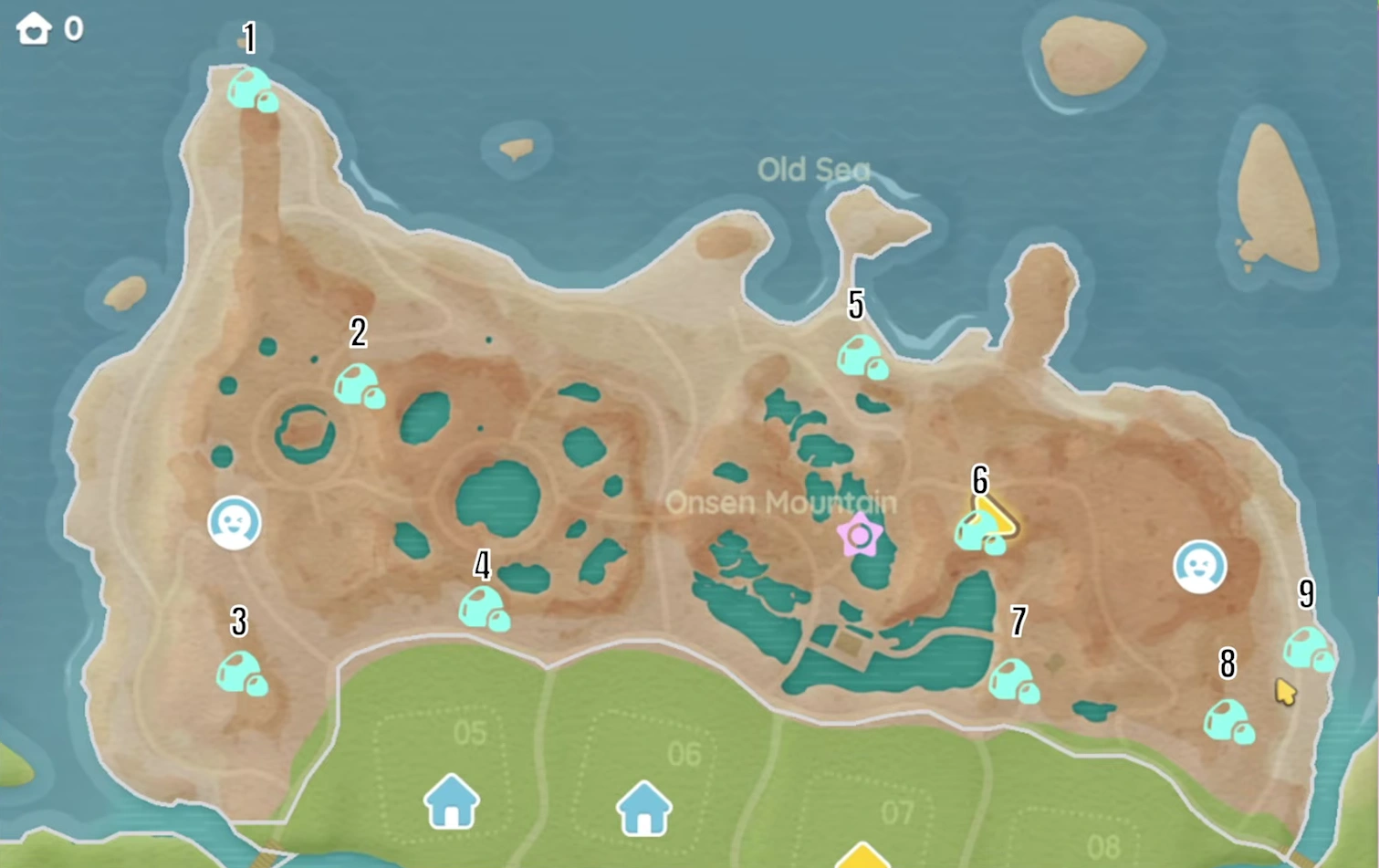The image size is (1379, 868).
Task: Click dome marker 4 beside the central lake
Action: point(484,607)
